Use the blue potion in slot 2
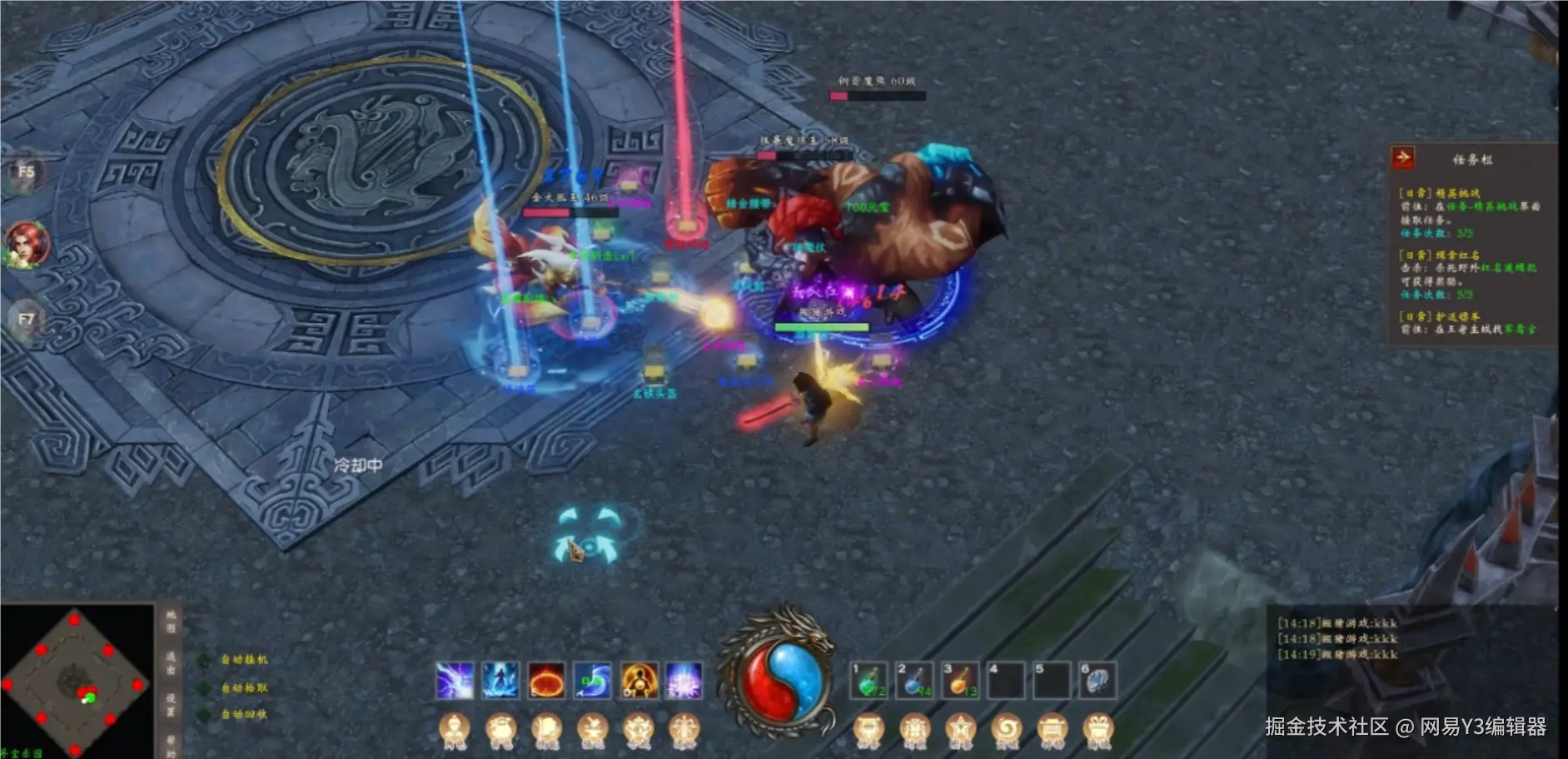 [914, 681]
